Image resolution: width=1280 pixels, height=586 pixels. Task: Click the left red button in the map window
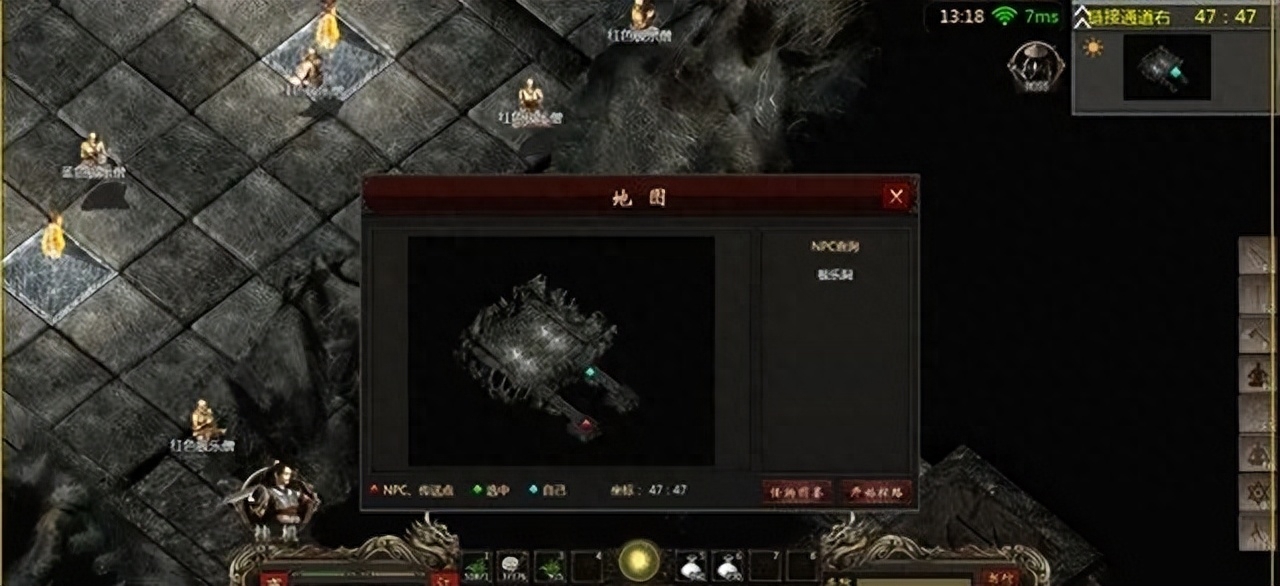pos(797,491)
